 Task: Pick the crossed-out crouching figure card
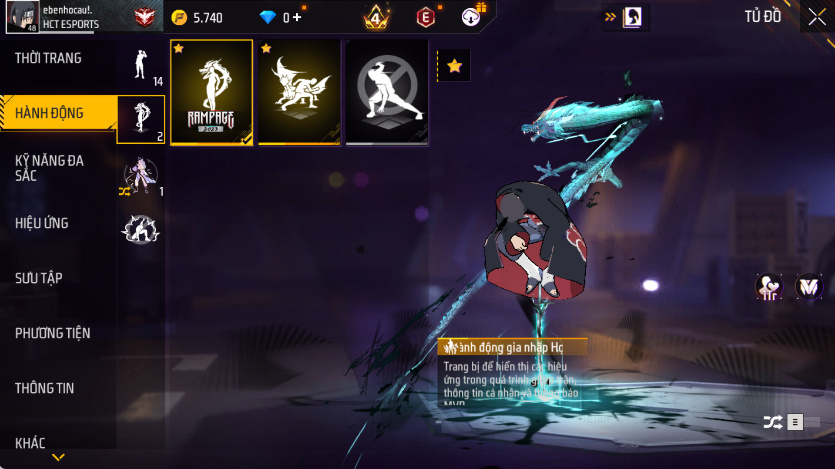387,92
